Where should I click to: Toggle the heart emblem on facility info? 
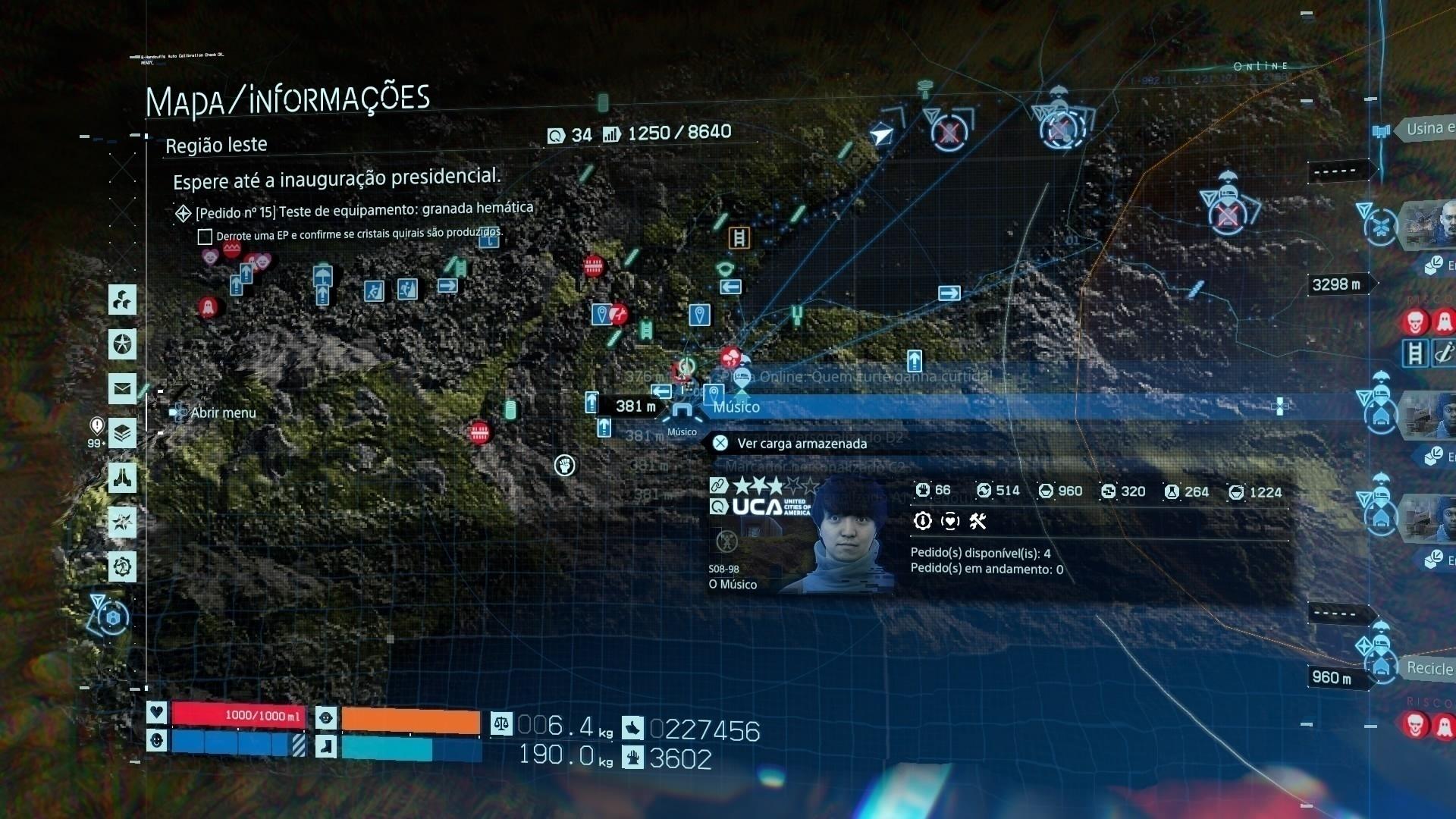pos(950,521)
